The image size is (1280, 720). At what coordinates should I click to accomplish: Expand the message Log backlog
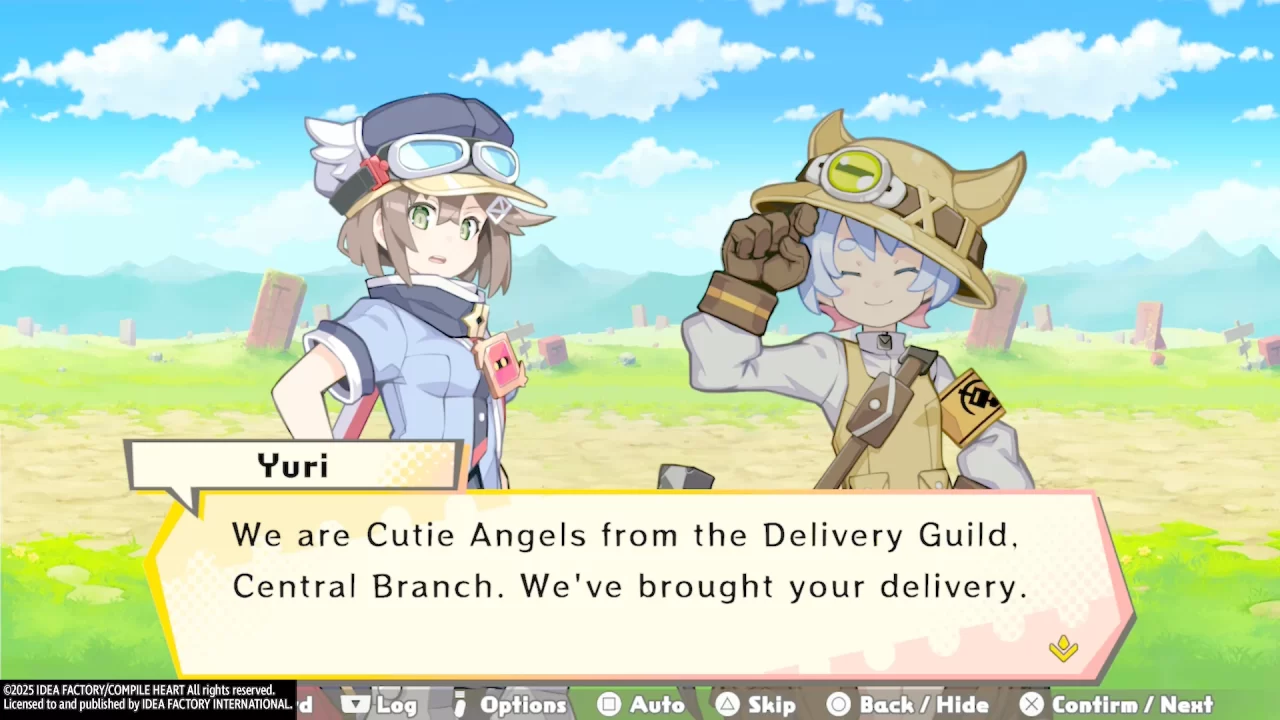398,705
